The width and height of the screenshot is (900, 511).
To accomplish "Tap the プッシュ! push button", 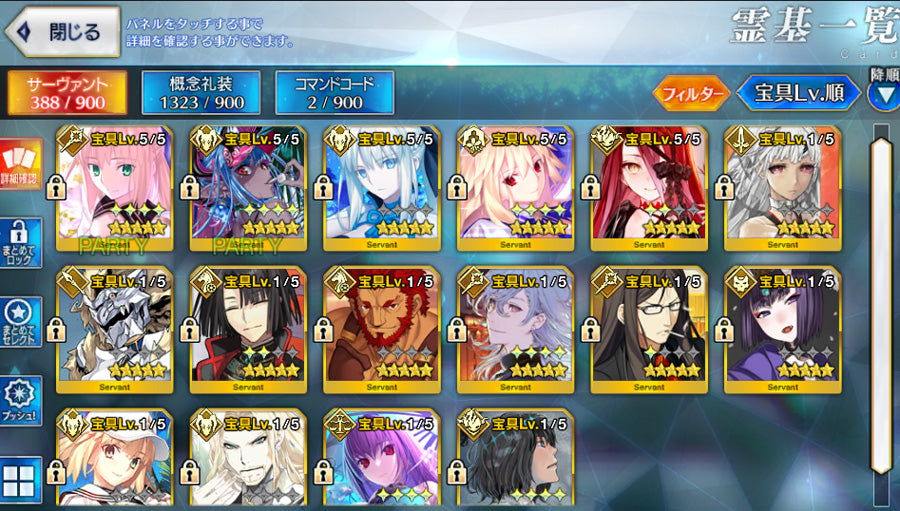I will point(21,400).
